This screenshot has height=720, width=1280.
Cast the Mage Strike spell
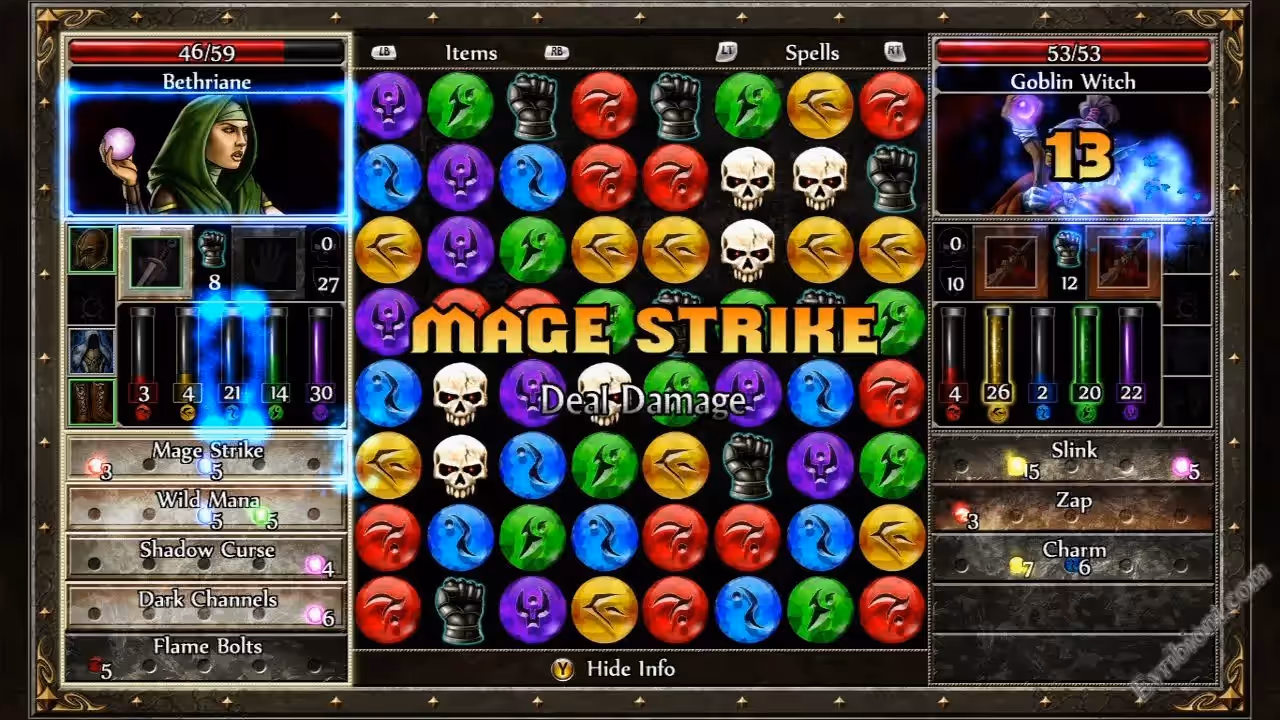(x=206, y=458)
